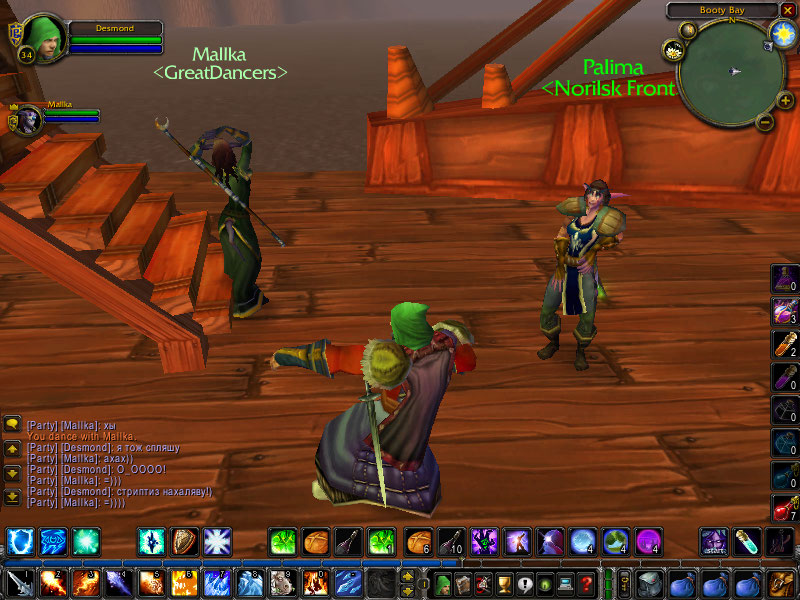The height and width of the screenshot is (600, 800).
Task: Zoom out on the minimap
Action: 764,123
